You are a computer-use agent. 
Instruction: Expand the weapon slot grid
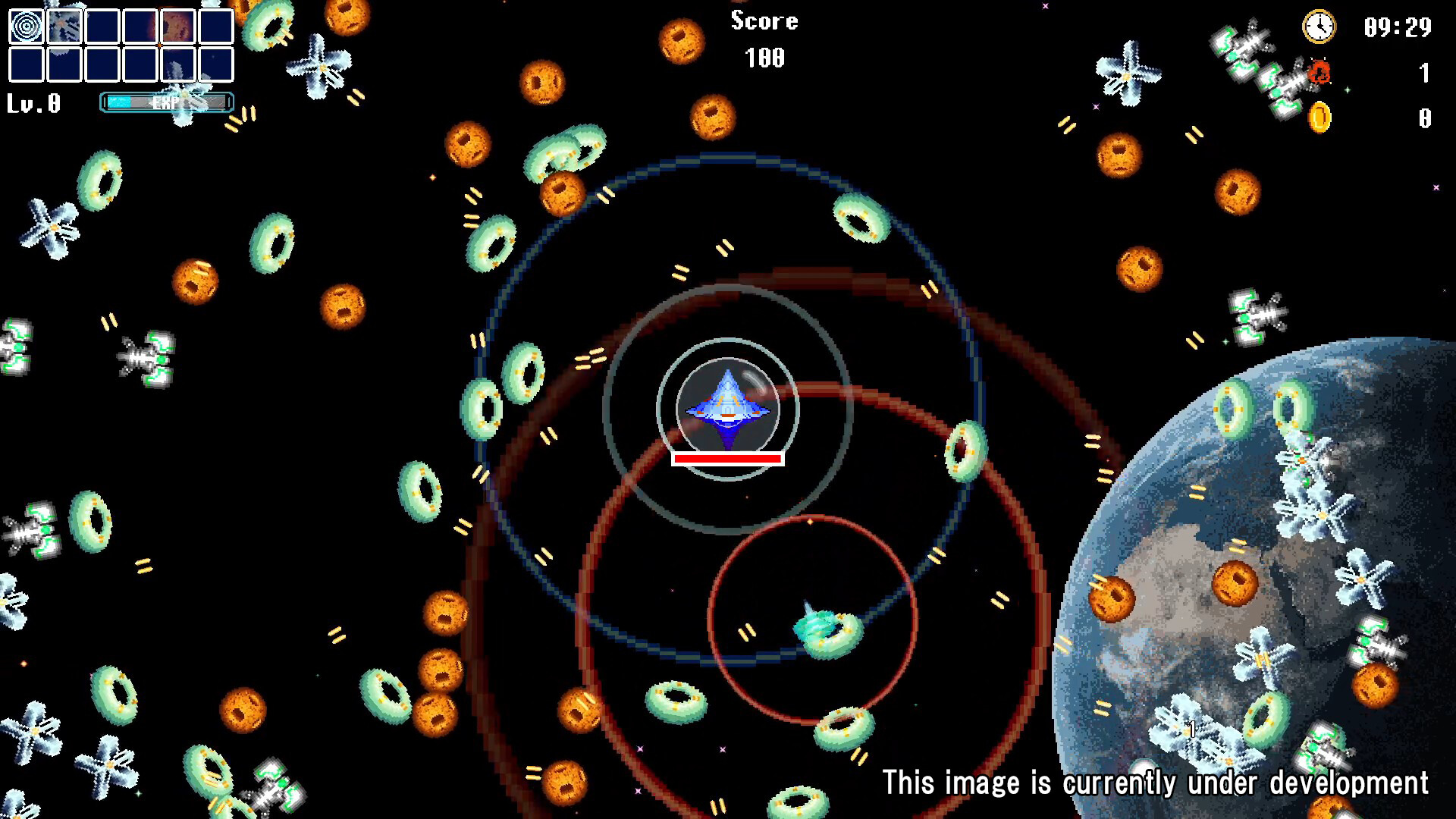[x=121, y=45]
